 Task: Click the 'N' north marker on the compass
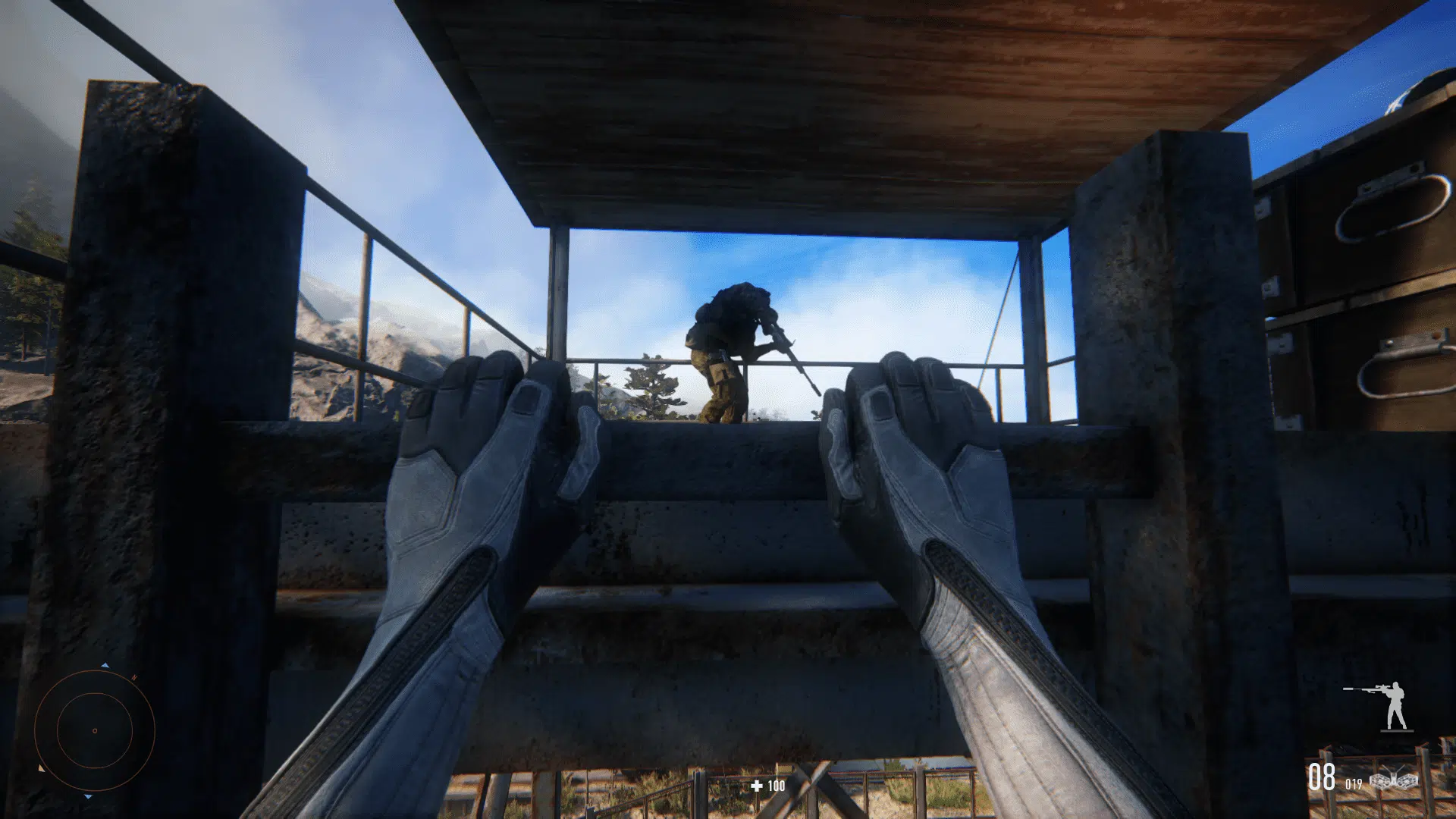[134, 677]
